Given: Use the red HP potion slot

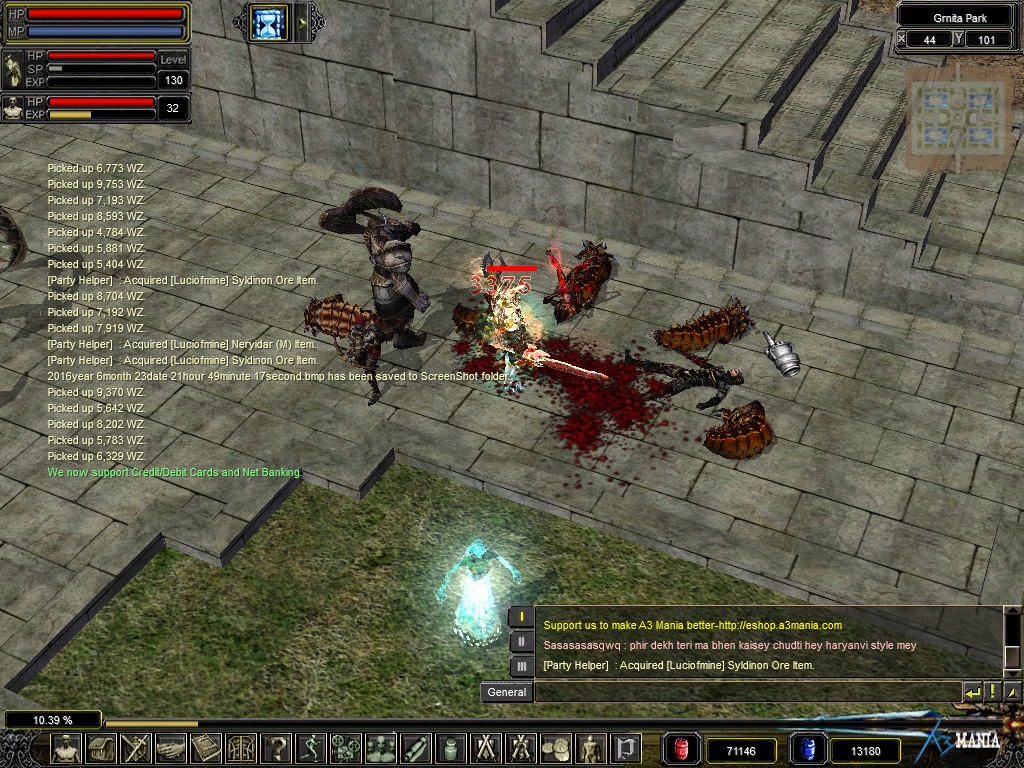Looking at the screenshot, I should click(681, 749).
